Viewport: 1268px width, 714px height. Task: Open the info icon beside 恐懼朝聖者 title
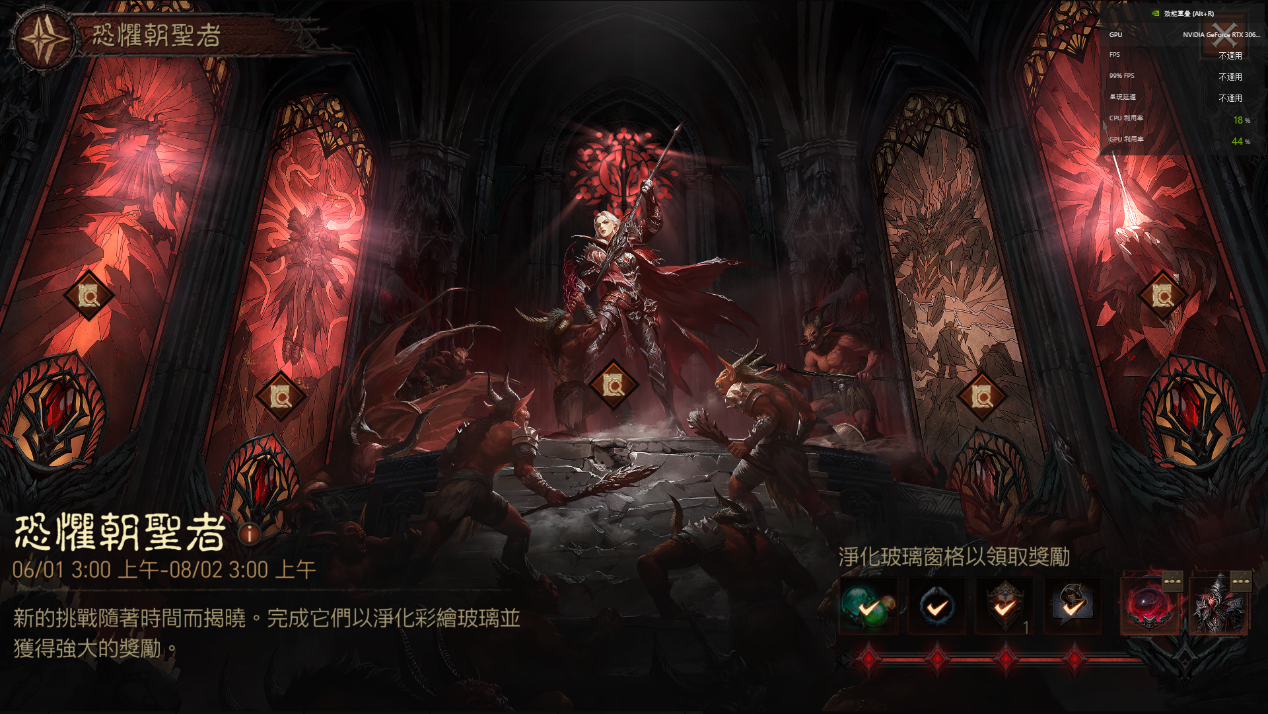pos(250,533)
